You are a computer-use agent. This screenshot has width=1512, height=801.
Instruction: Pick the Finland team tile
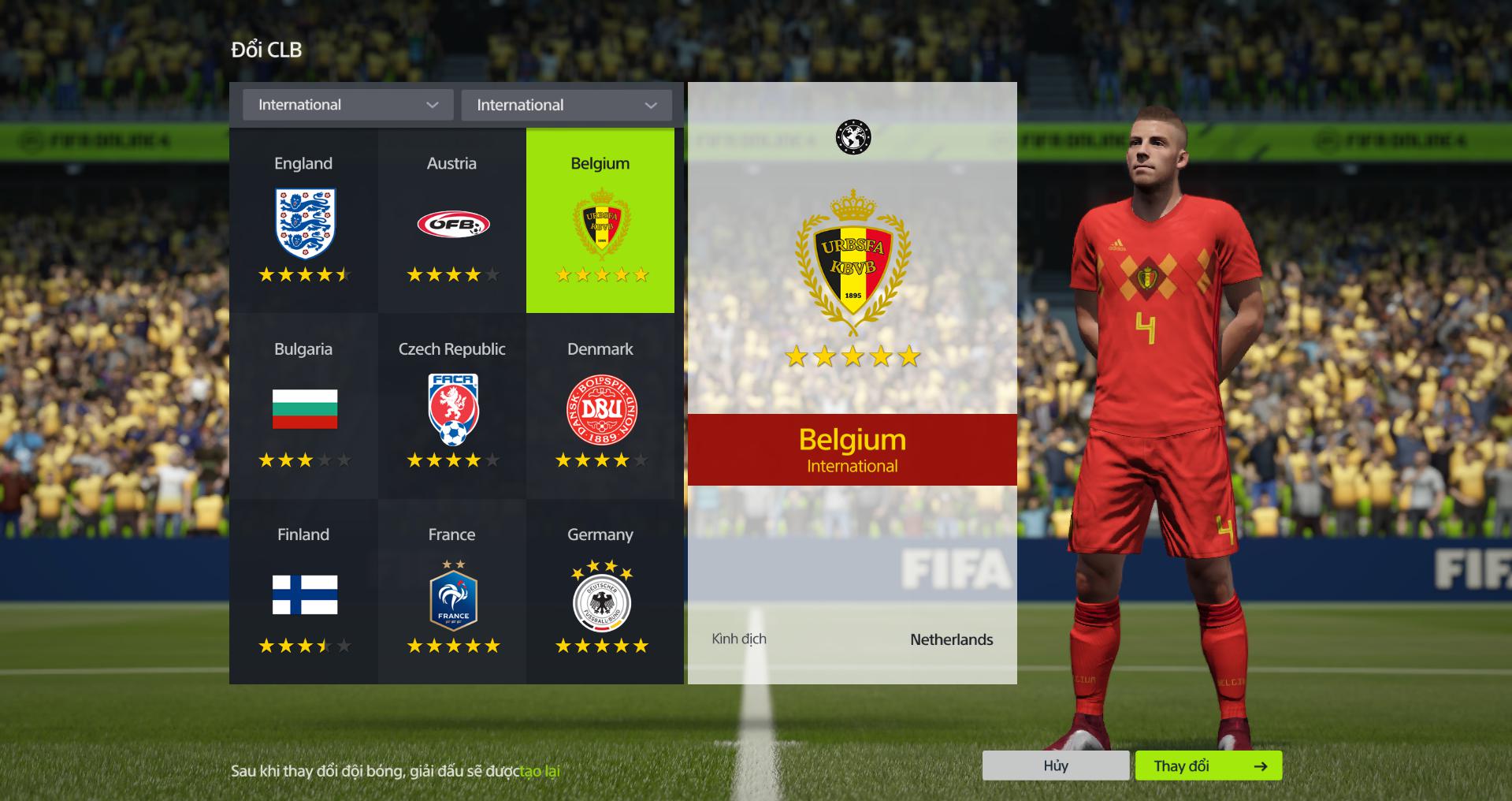(x=303, y=591)
